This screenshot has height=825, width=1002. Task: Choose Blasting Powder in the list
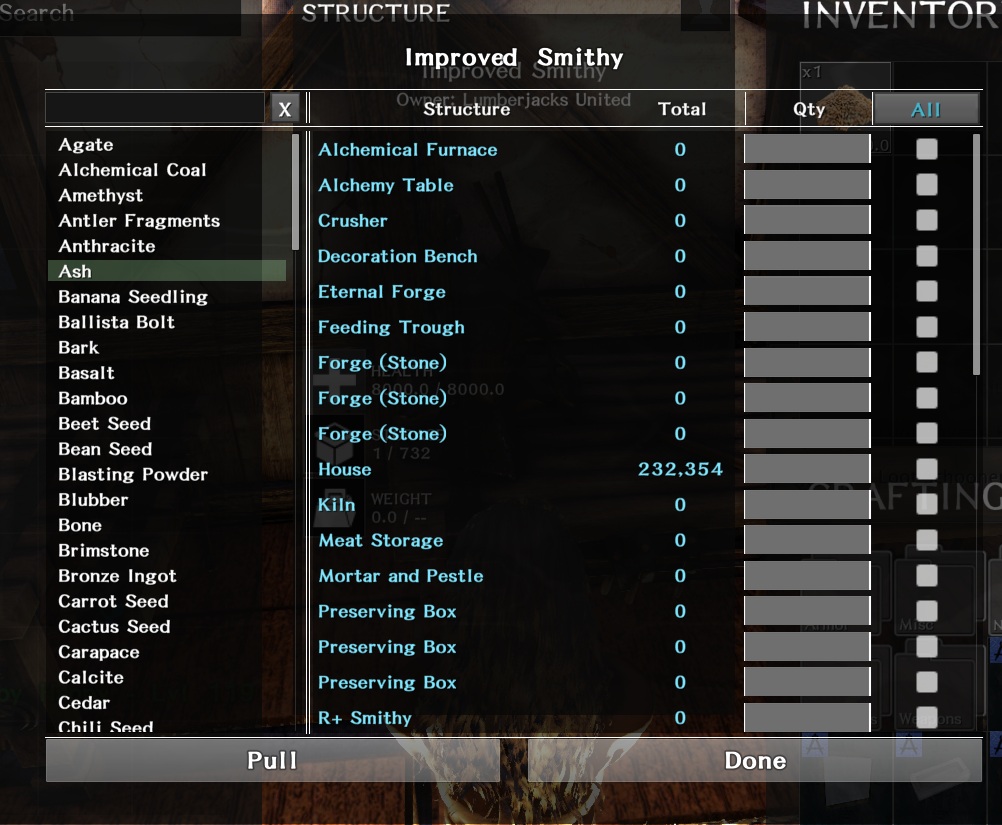click(133, 475)
